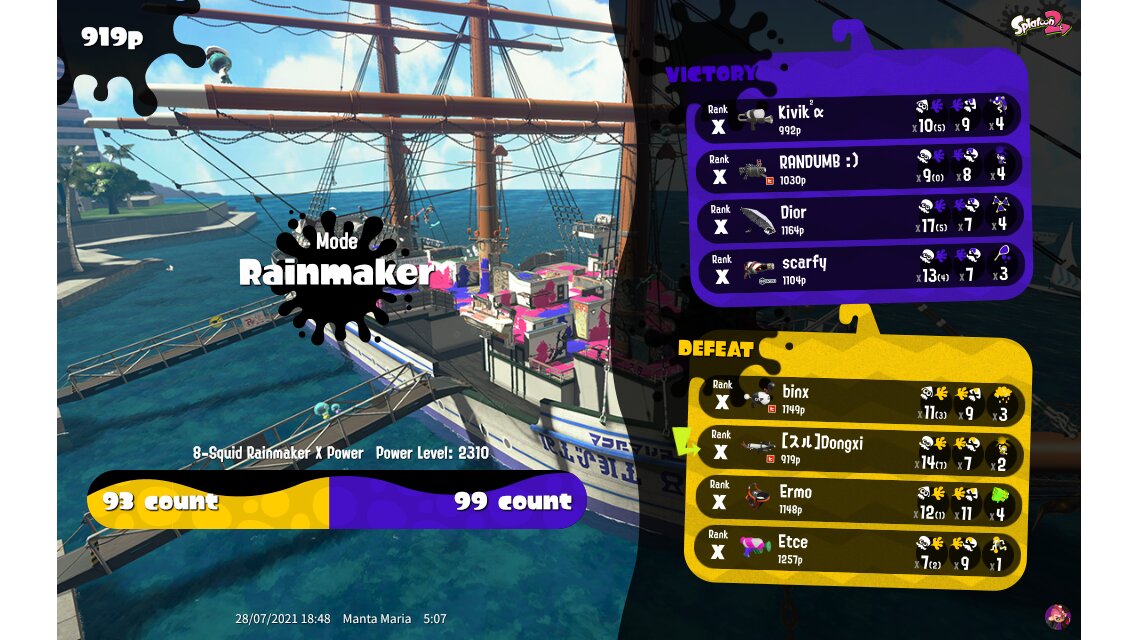Image resolution: width=1138 pixels, height=640 pixels.
Task: Select scarfy's player row
Action: tap(858, 267)
